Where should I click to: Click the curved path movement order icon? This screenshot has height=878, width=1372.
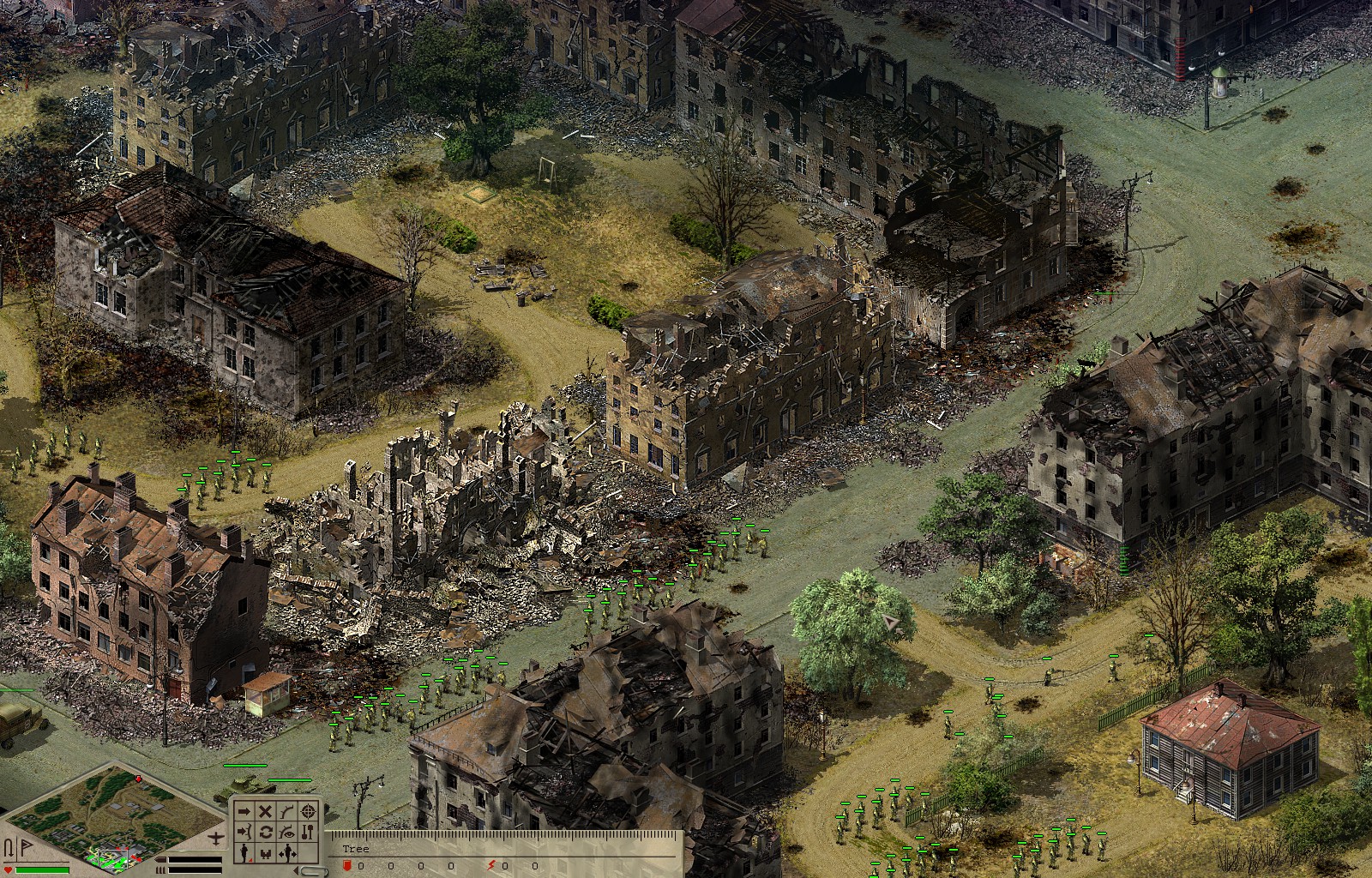(x=286, y=812)
